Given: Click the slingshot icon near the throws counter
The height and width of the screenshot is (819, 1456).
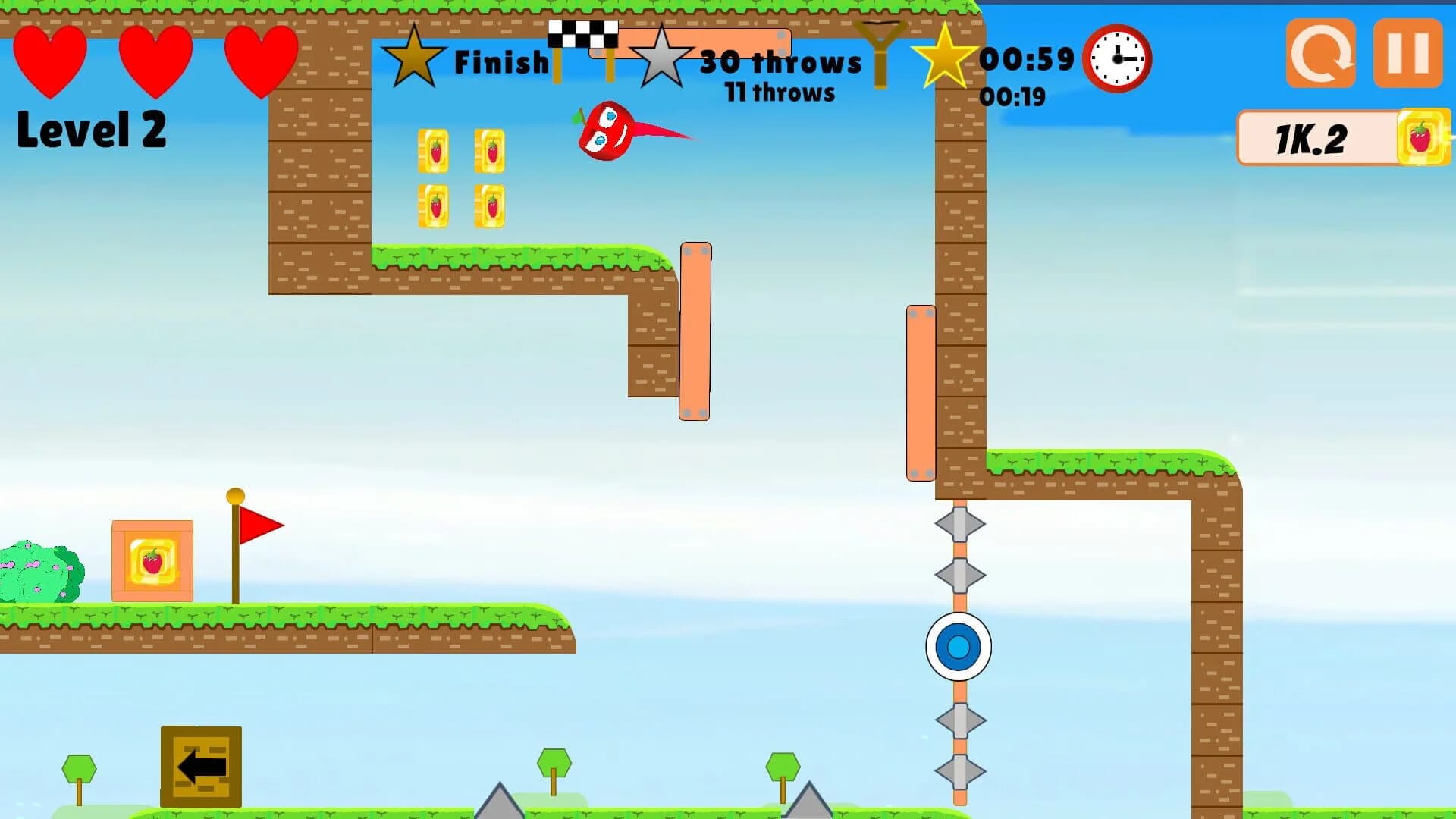Looking at the screenshot, I should [882, 53].
